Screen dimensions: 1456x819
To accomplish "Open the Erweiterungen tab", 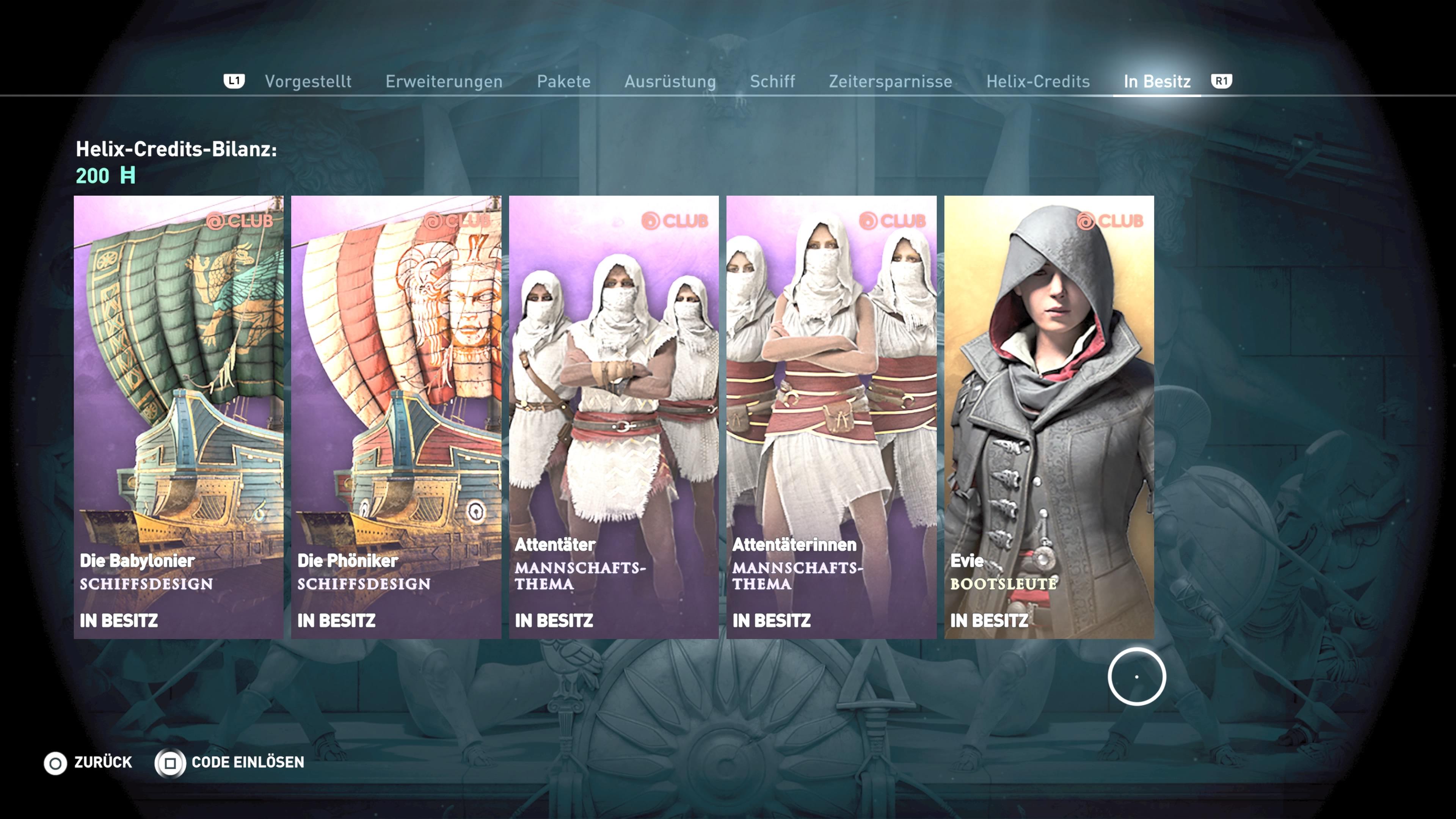I will tap(444, 82).
